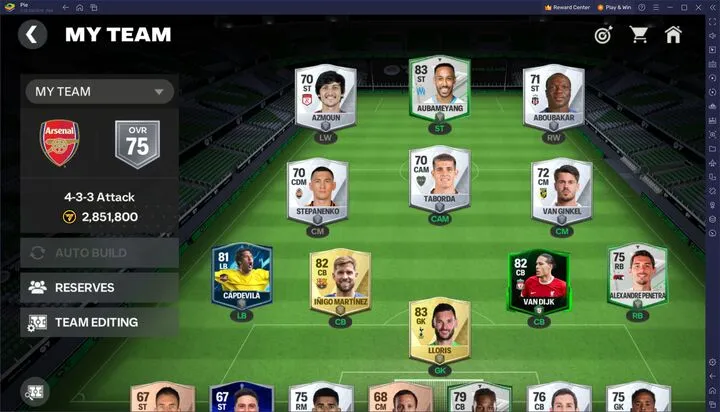
Task: Choose the Lloris goalkeeper card
Action: pos(439,329)
